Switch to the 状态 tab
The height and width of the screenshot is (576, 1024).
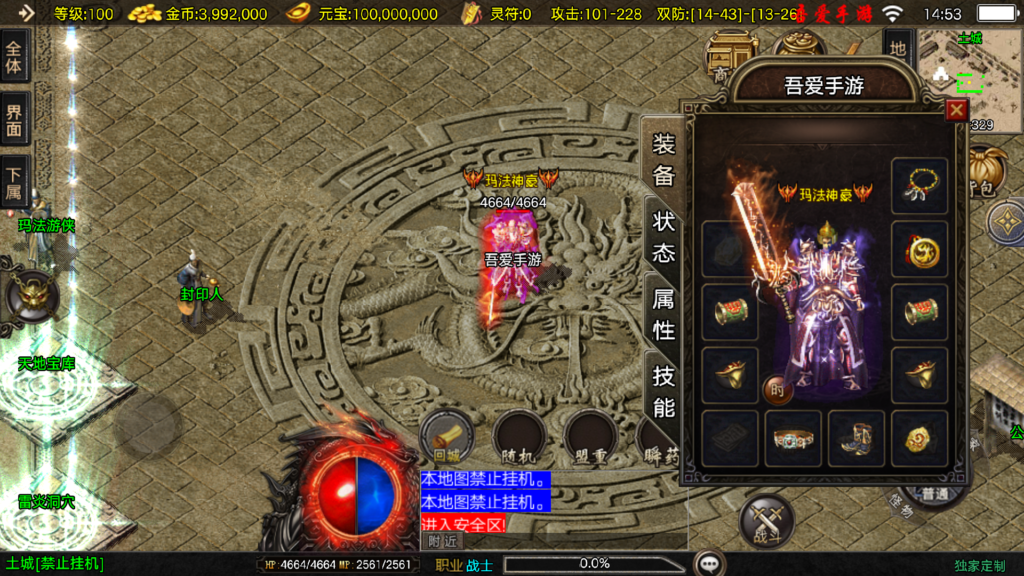pos(663,235)
